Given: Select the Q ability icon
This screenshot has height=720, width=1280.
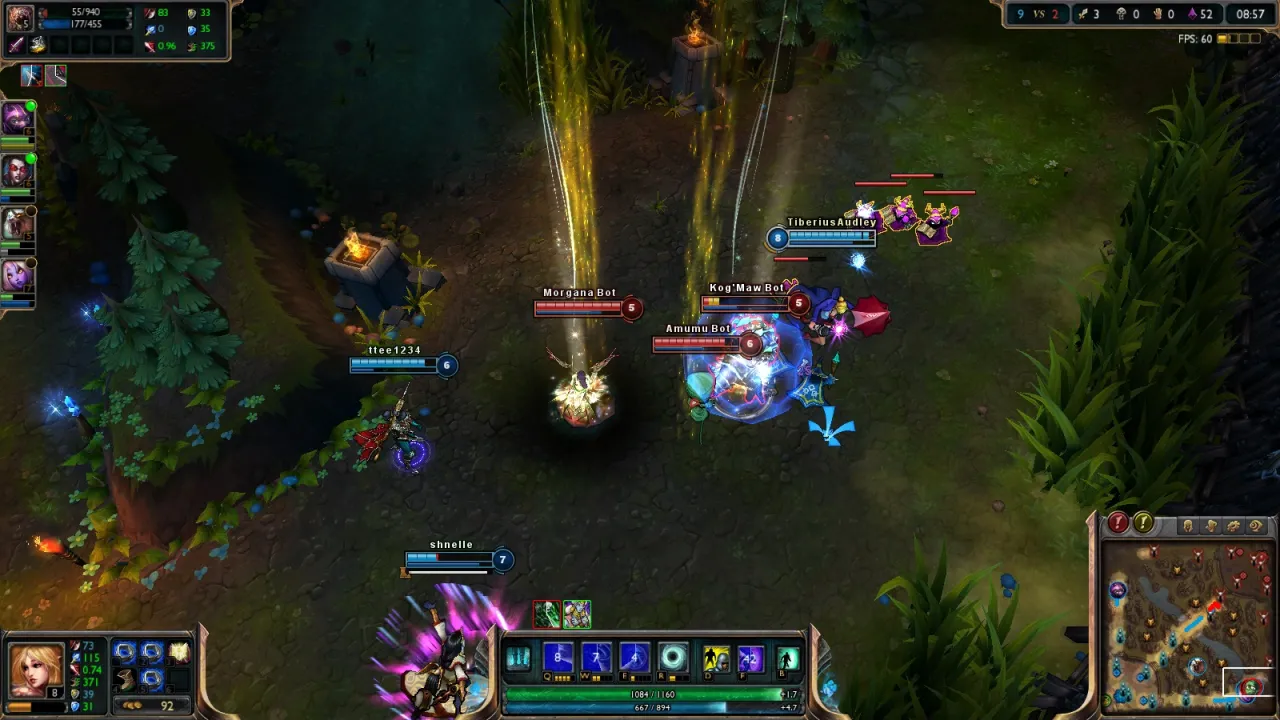Looking at the screenshot, I should [x=558, y=657].
